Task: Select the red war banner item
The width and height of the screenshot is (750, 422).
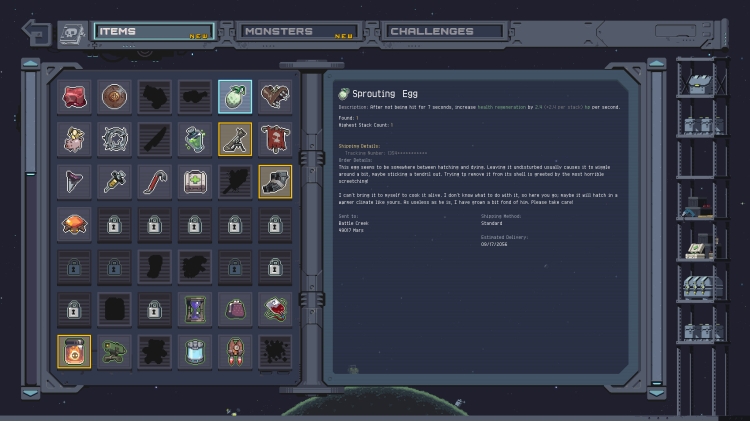Action: [275, 139]
